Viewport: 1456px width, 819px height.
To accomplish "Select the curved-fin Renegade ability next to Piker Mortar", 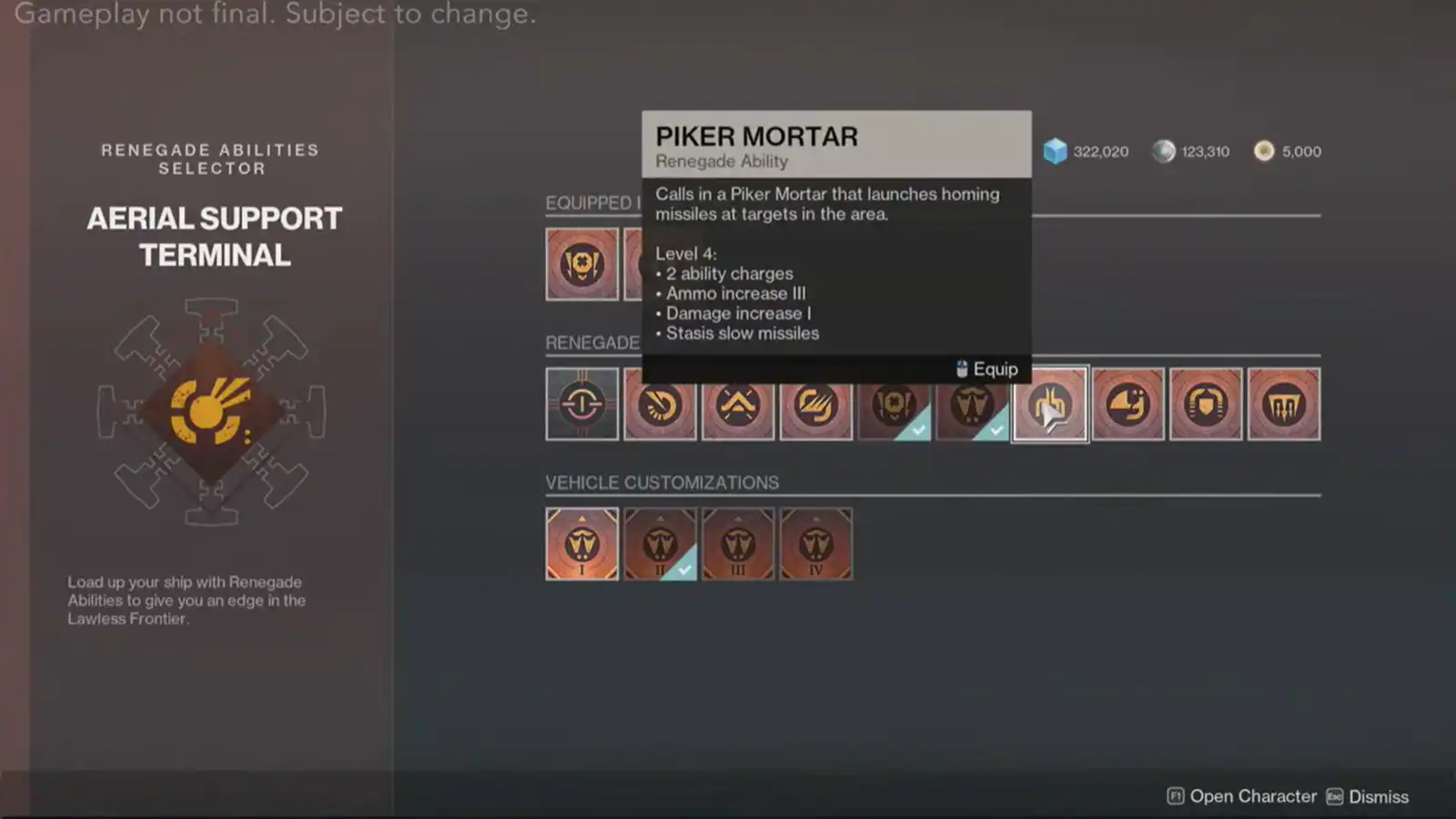I will [x=1127, y=403].
